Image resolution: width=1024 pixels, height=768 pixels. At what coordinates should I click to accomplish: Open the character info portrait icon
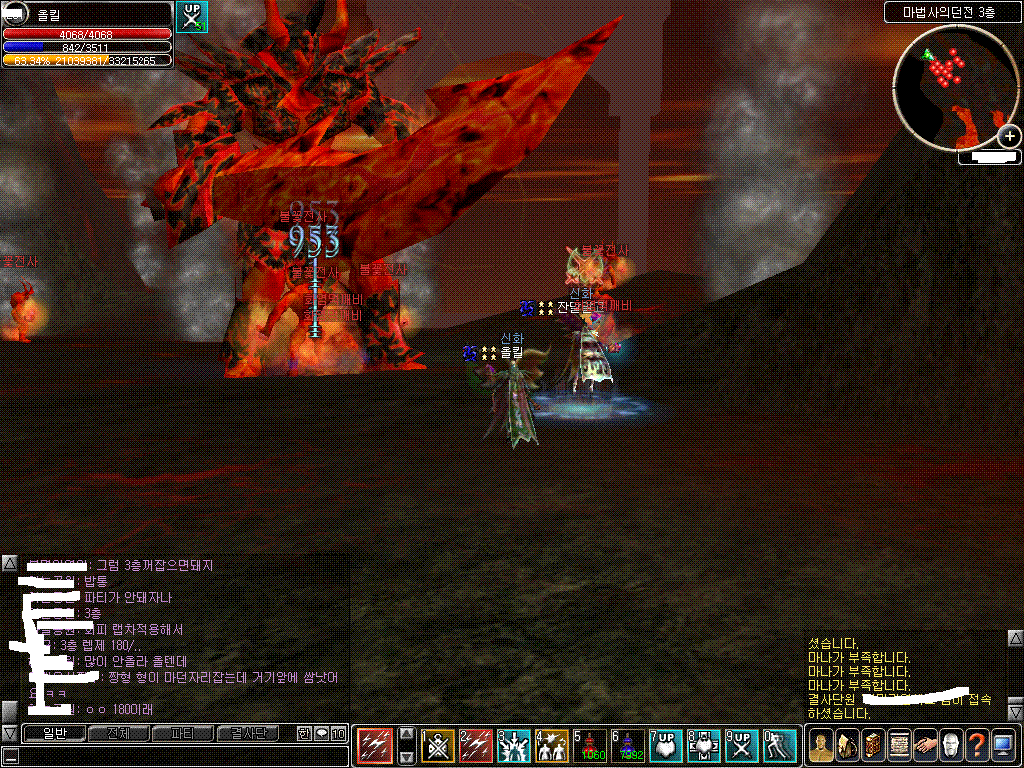(821, 745)
